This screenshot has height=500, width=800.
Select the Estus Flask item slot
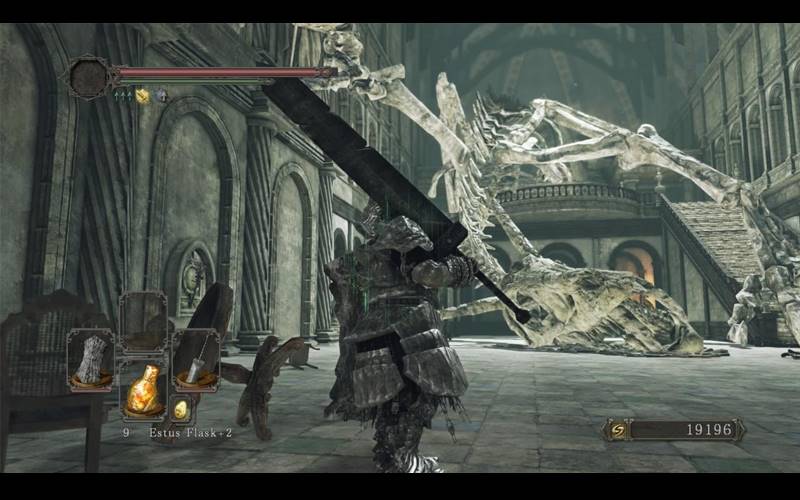[143, 388]
